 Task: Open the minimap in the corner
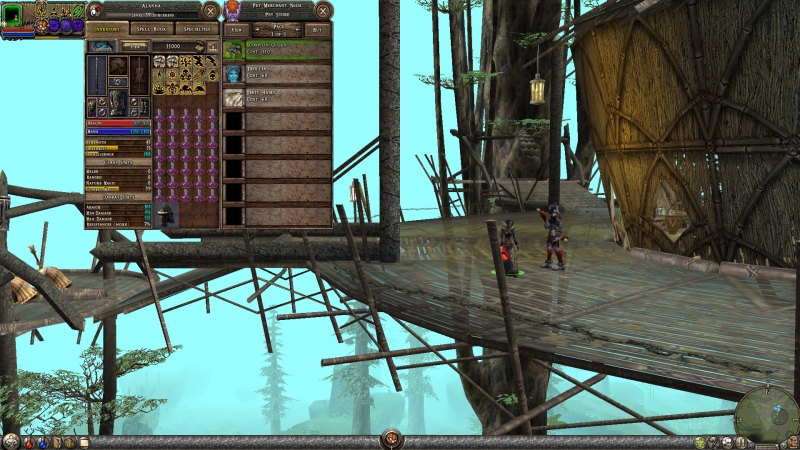coord(766,414)
